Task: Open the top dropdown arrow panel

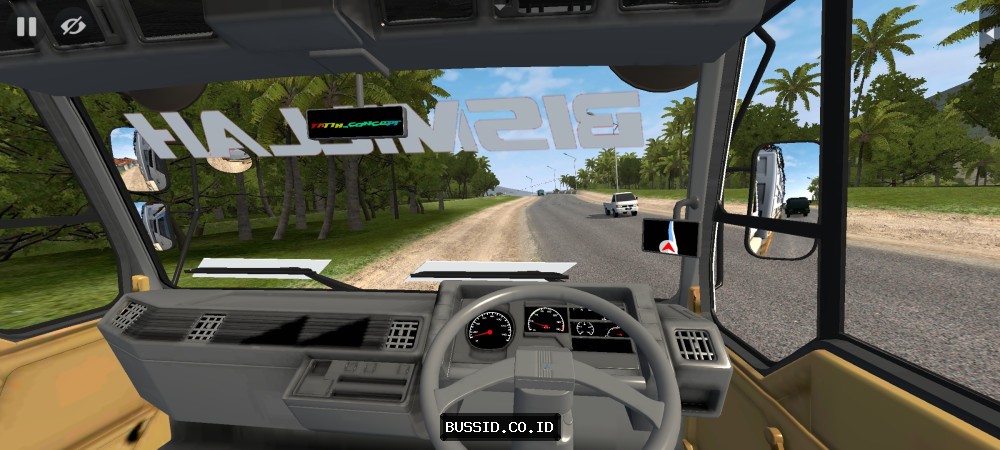Action: coord(501,8)
